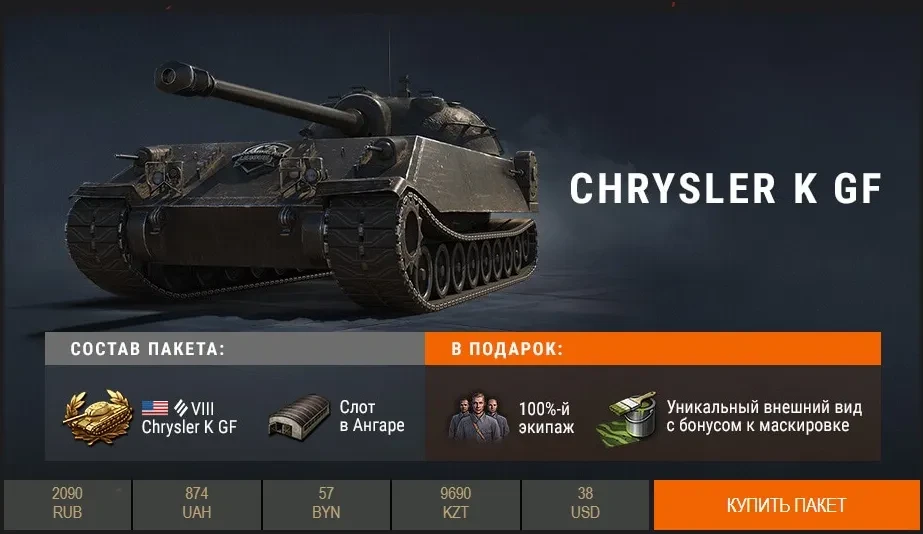Click the hangar slot icon

tap(299, 417)
